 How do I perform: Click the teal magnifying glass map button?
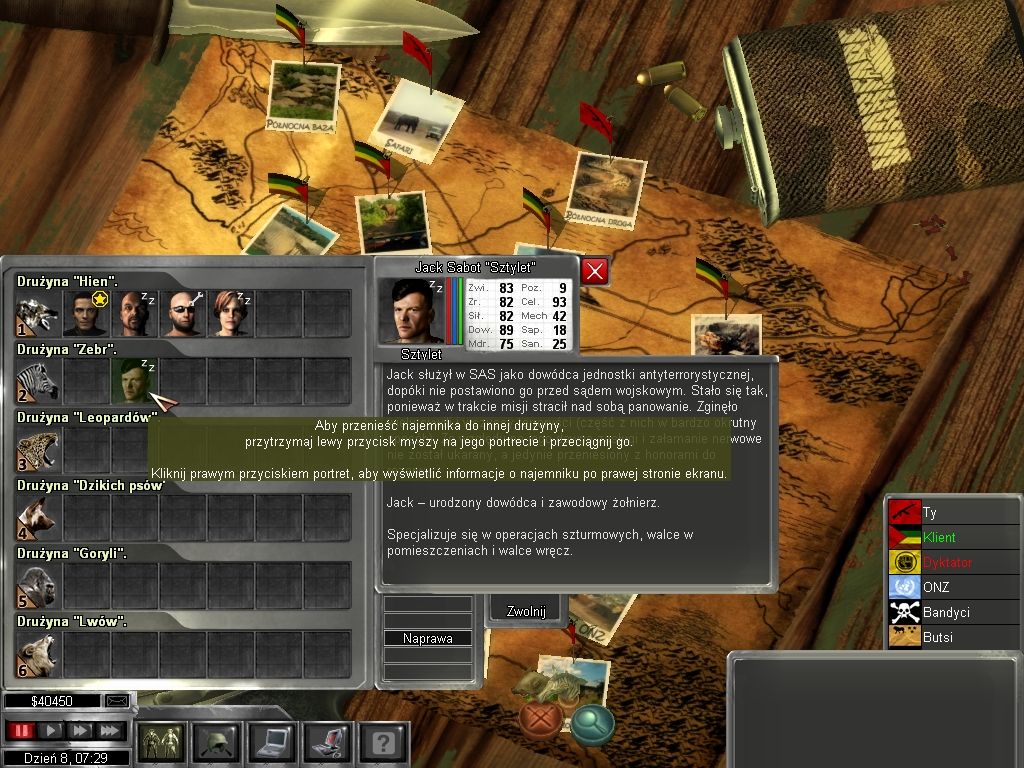click(x=592, y=724)
